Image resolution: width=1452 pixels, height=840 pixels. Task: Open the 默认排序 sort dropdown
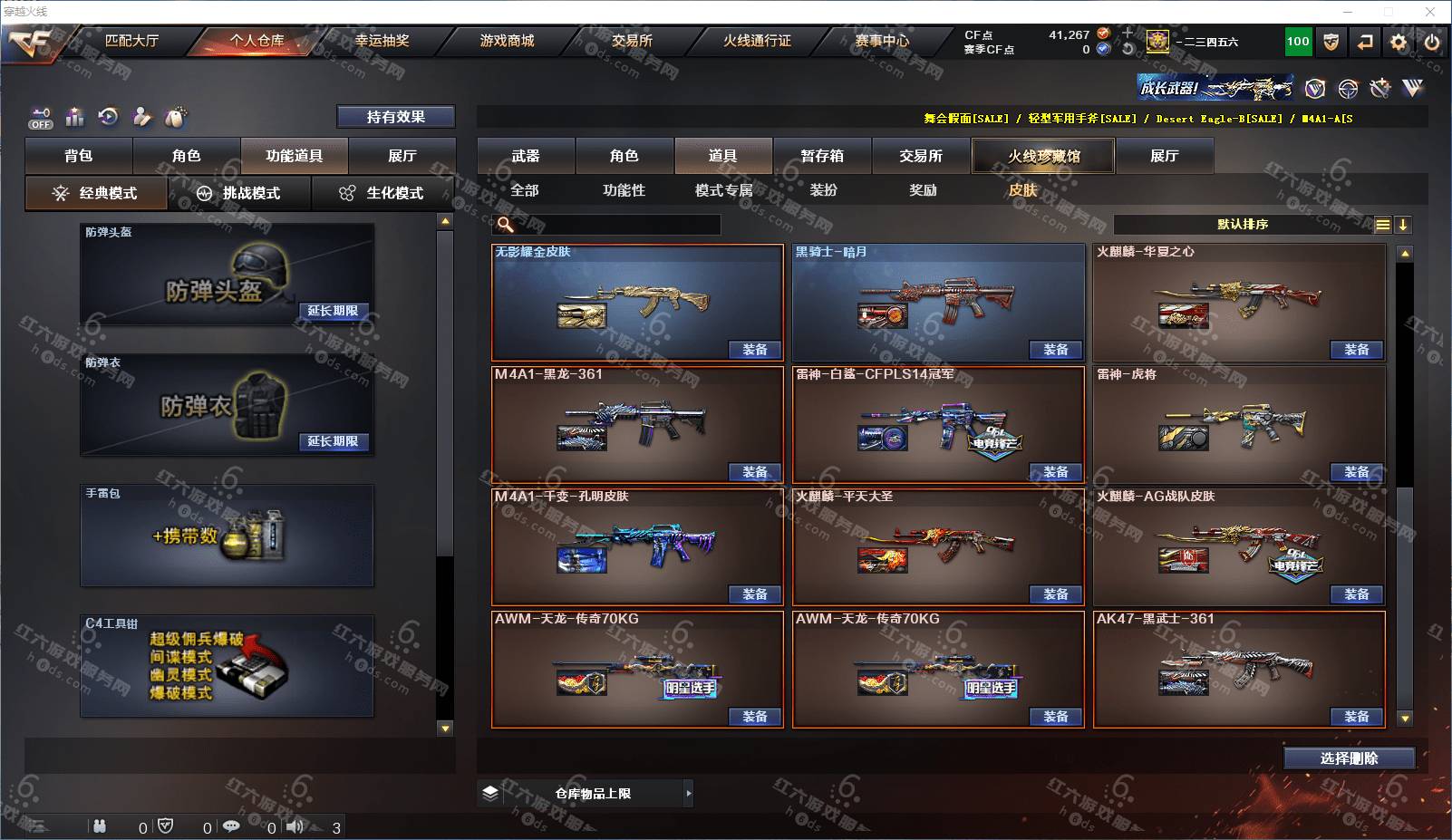[x=1243, y=225]
